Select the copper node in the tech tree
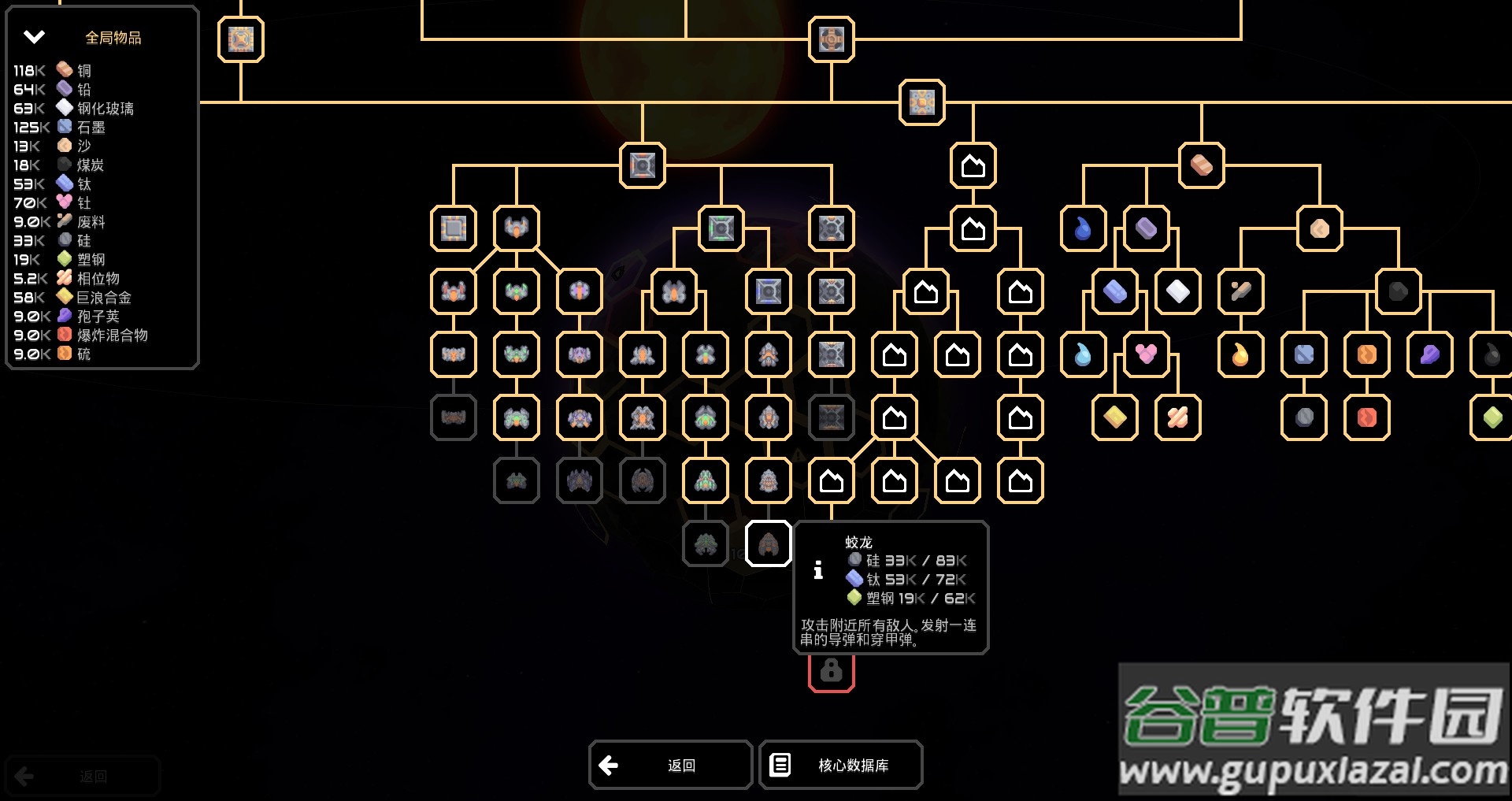The image size is (1512, 801). [1201, 165]
